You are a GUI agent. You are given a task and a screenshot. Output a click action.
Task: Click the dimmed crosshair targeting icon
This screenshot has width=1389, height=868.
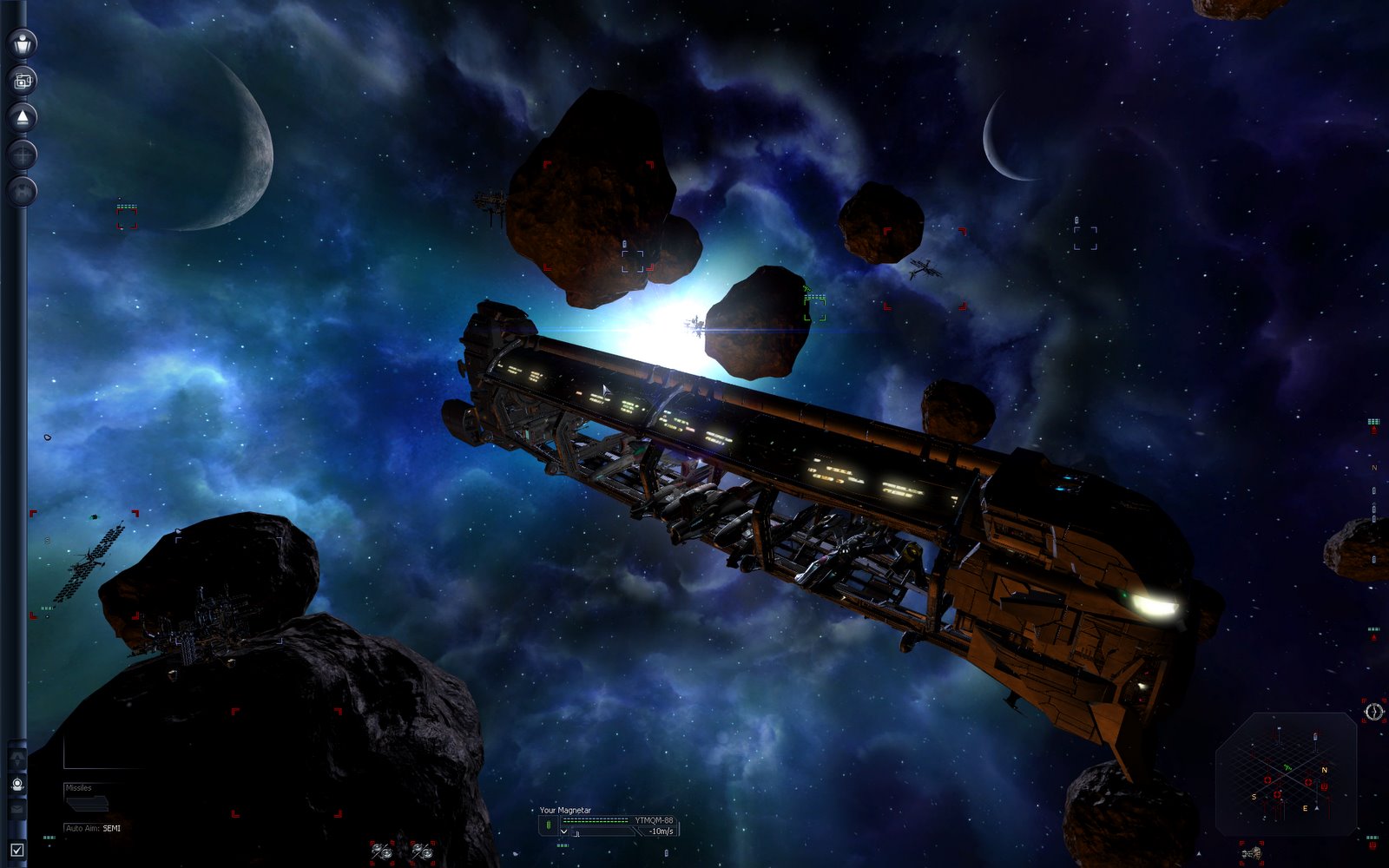[23, 155]
